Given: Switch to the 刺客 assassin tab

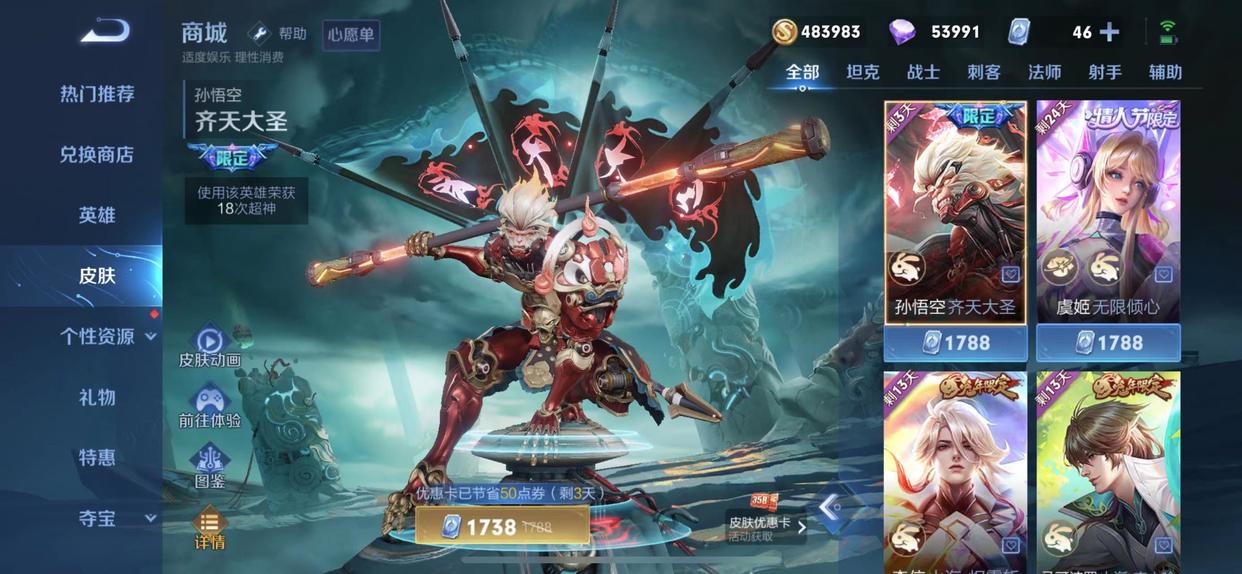Looking at the screenshot, I should tap(984, 72).
